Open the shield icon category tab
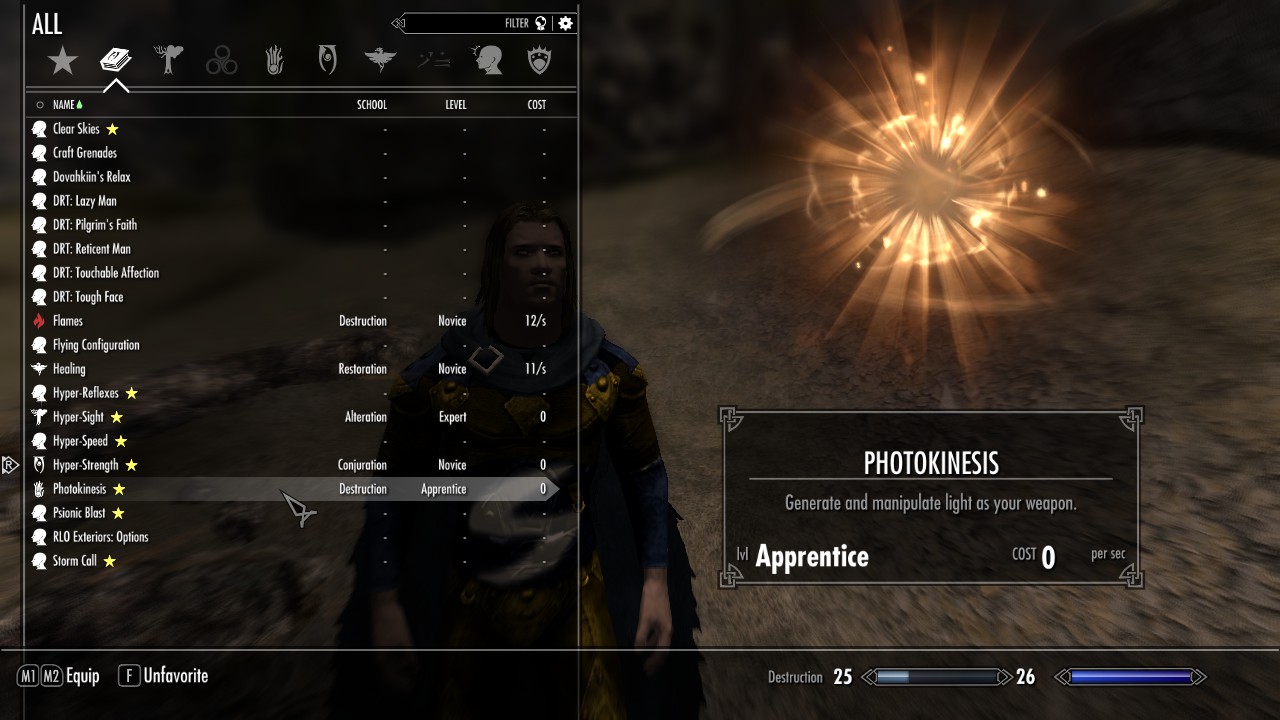Image resolution: width=1280 pixels, height=720 pixels. (x=540, y=62)
